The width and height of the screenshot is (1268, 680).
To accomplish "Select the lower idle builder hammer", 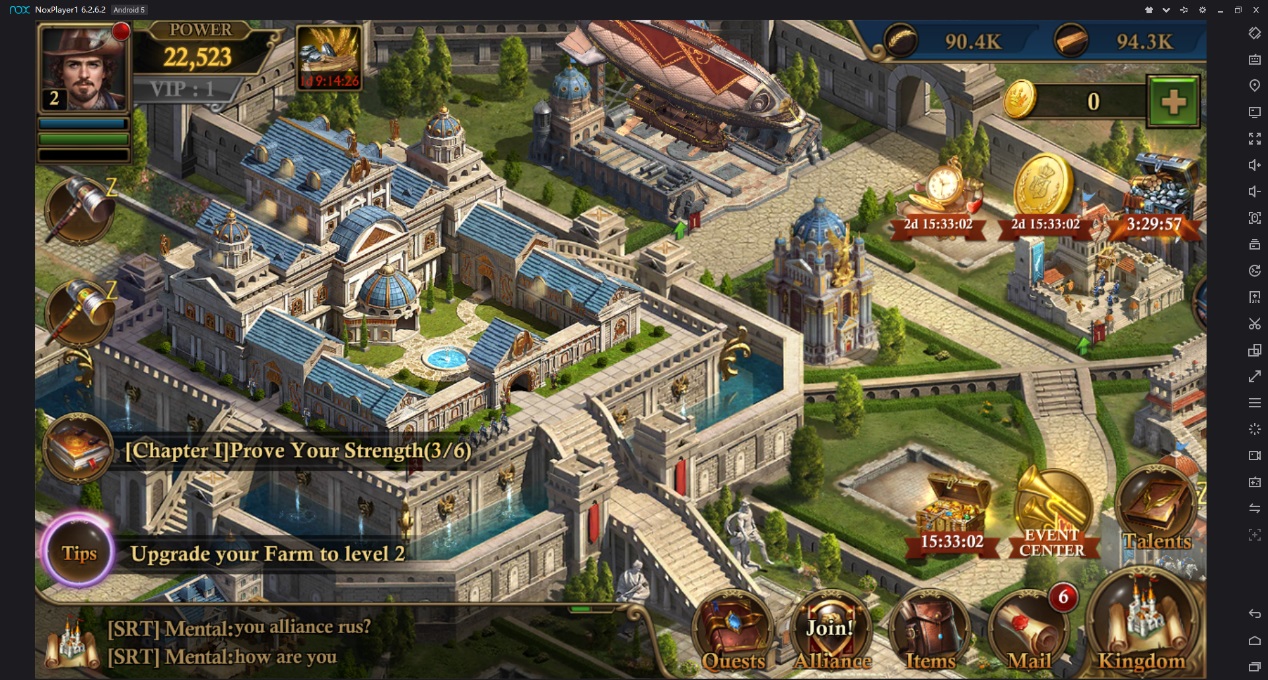I will click(x=79, y=312).
